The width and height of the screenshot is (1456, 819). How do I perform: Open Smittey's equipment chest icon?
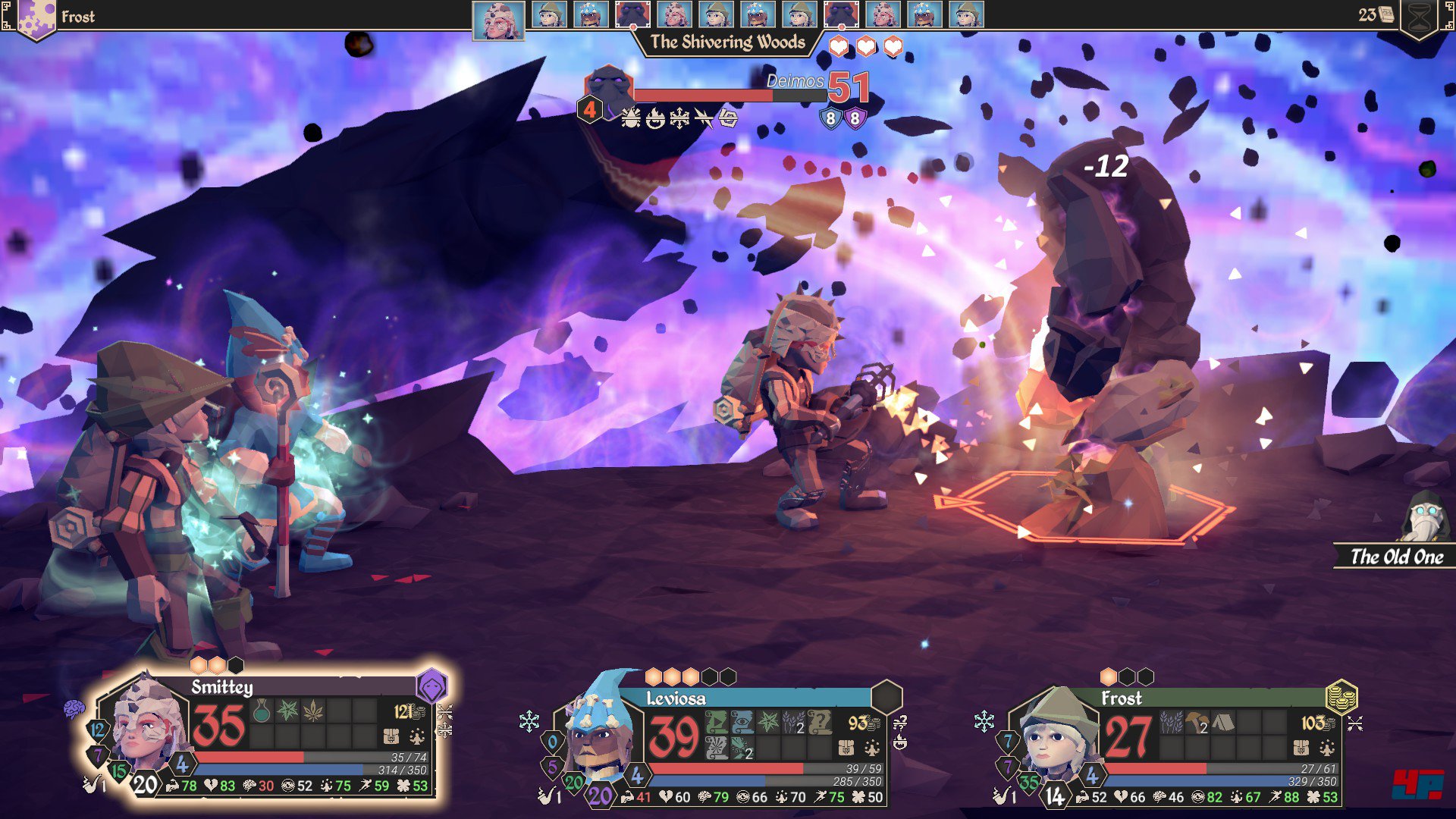pyautogui.click(x=391, y=736)
